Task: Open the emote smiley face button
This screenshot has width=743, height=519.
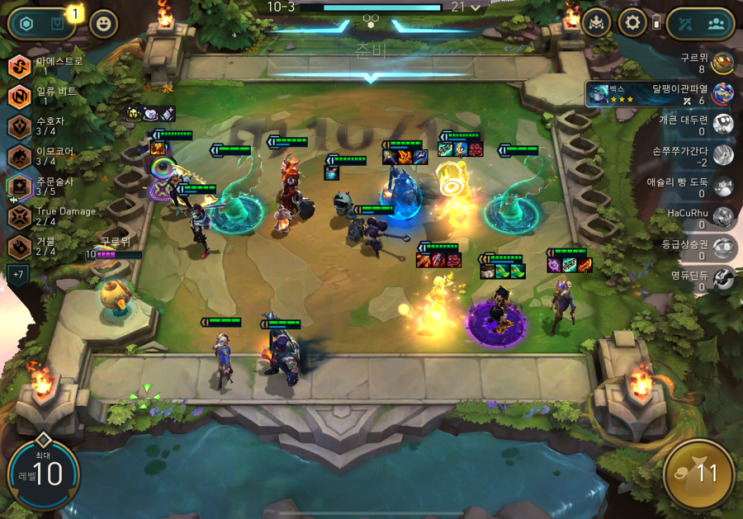Action: pos(103,23)
